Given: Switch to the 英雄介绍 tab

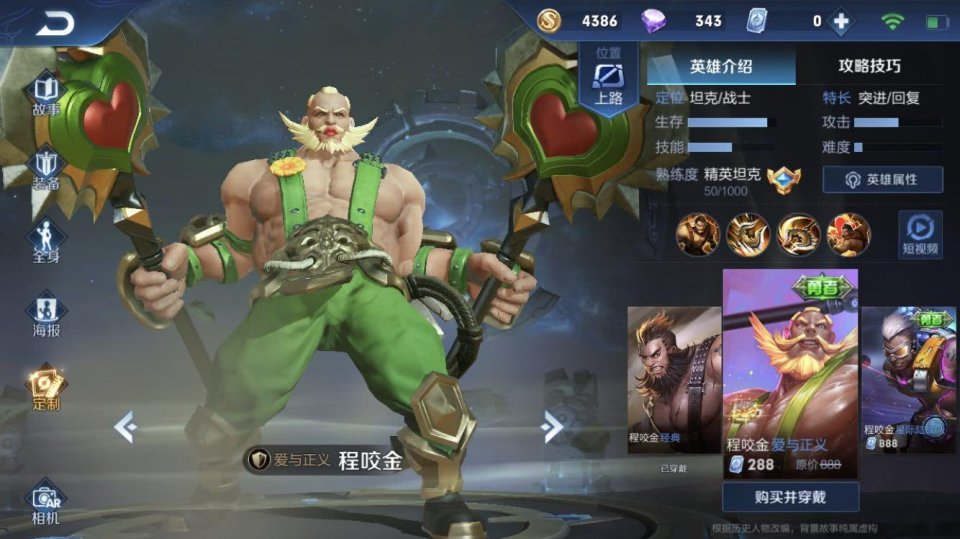Looking at the screenshot, I should (x=721, y=66).
